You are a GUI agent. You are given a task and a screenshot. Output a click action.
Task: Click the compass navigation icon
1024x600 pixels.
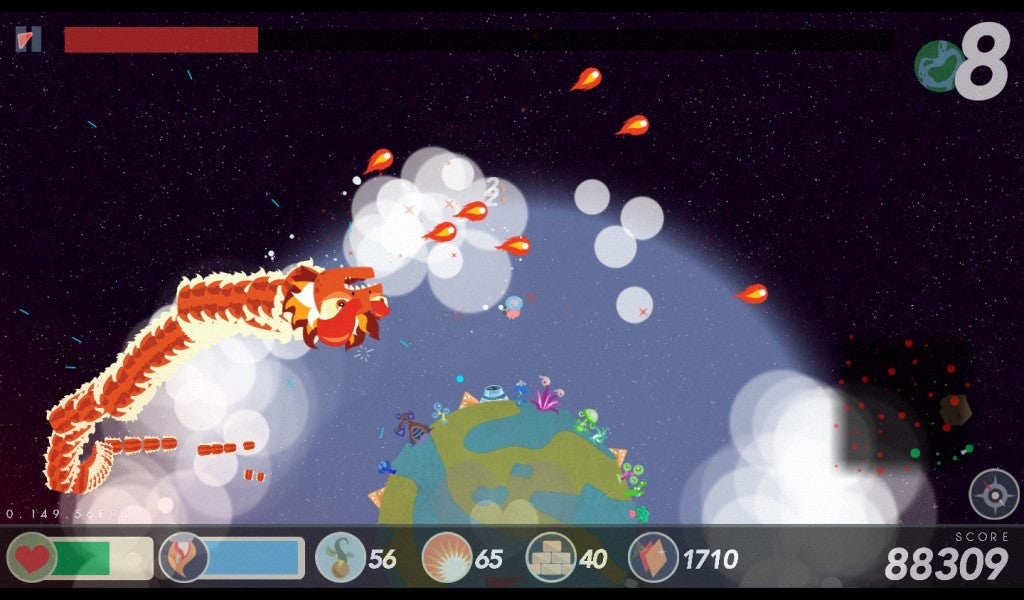coord(993,494)
